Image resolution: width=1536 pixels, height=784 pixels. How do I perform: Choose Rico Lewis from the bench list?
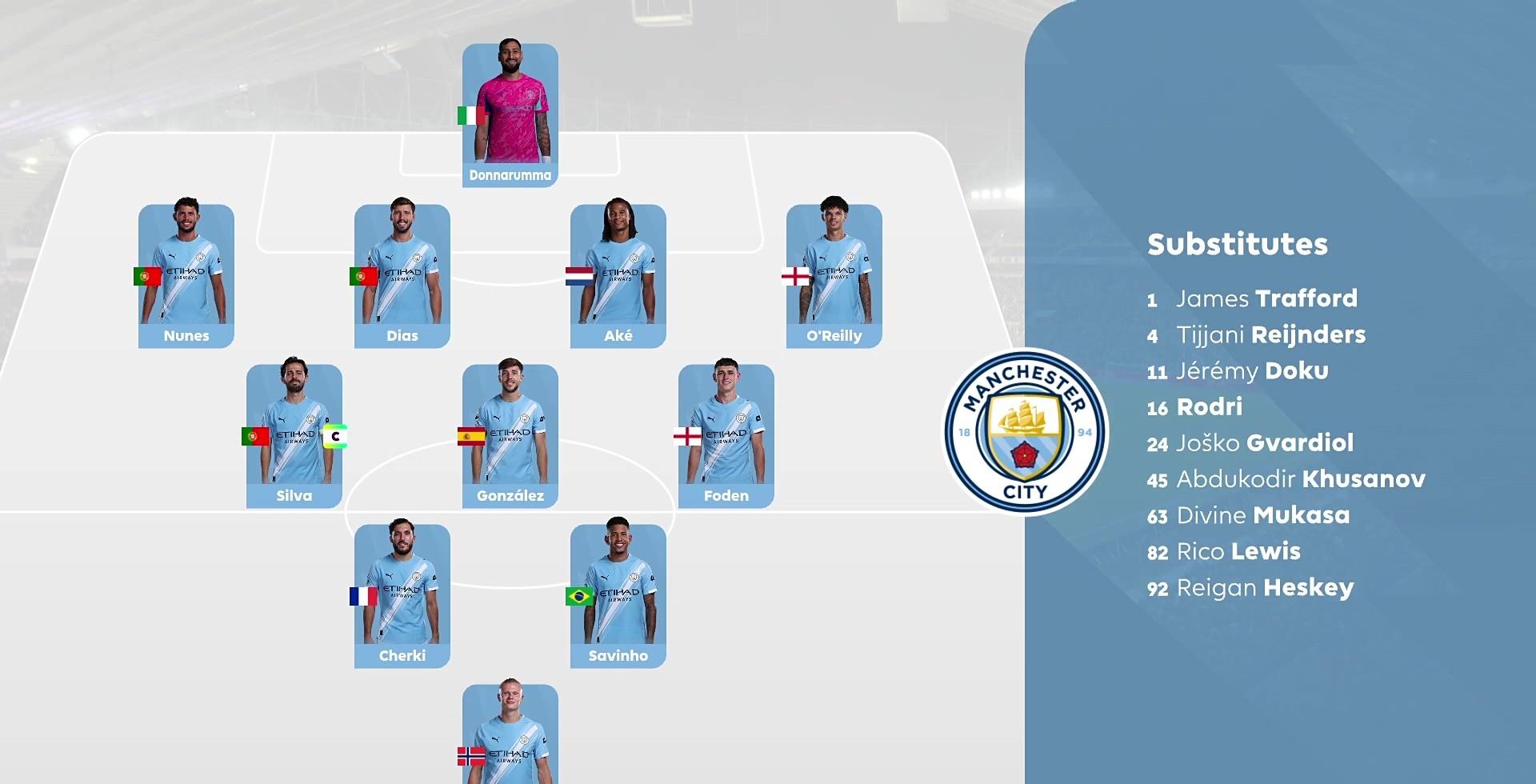(1238, 551)
